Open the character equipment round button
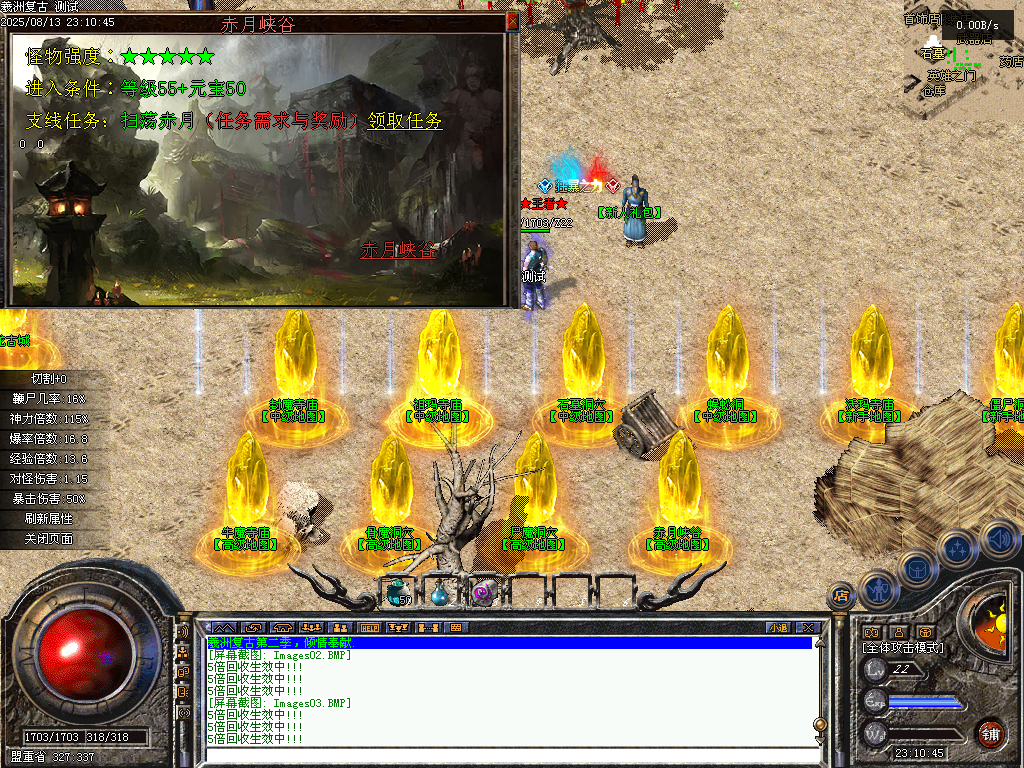Screen dimensions: 1024x768 coord(878,590)
